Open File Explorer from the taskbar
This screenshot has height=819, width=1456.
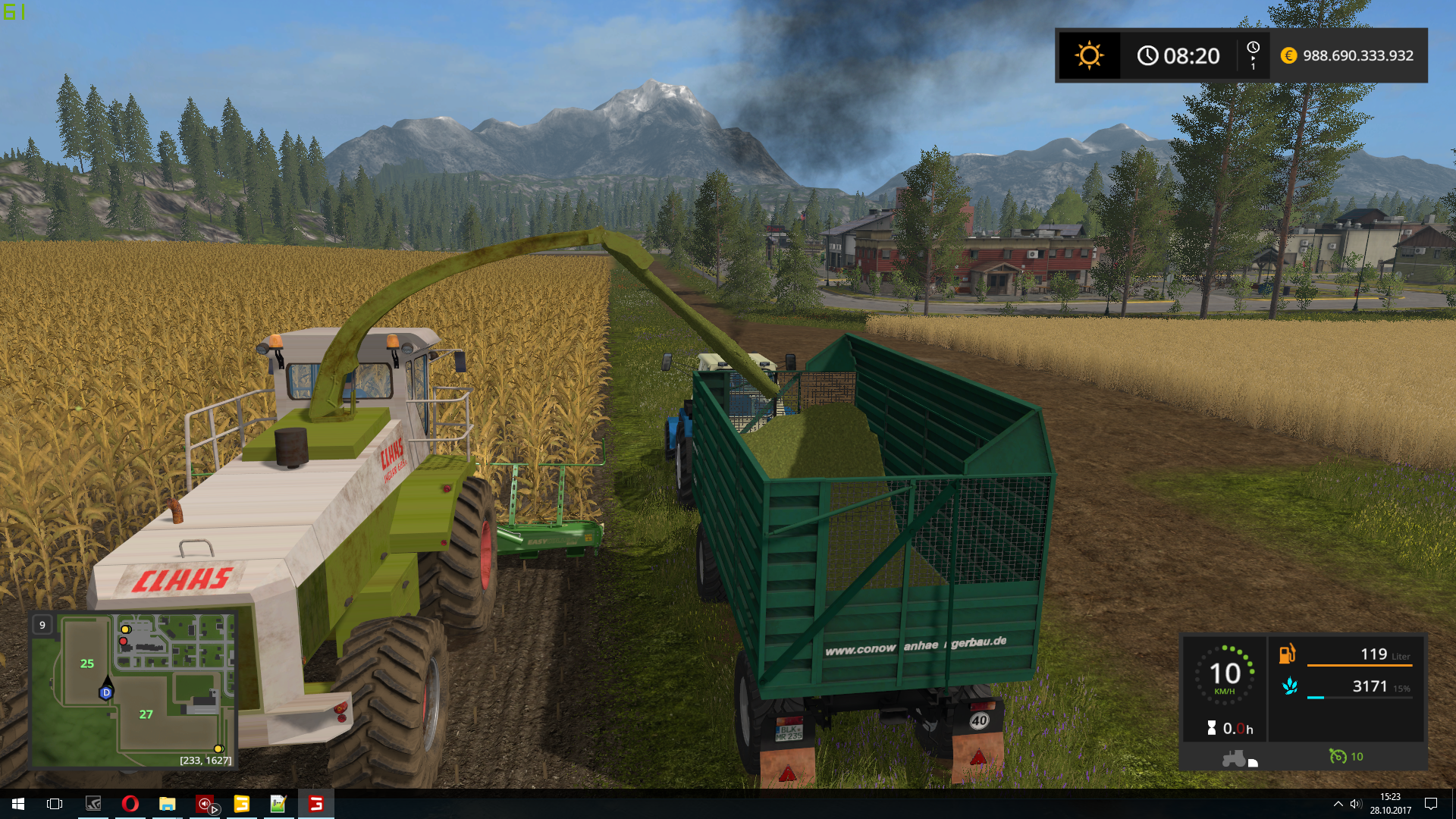click(167, 804)
